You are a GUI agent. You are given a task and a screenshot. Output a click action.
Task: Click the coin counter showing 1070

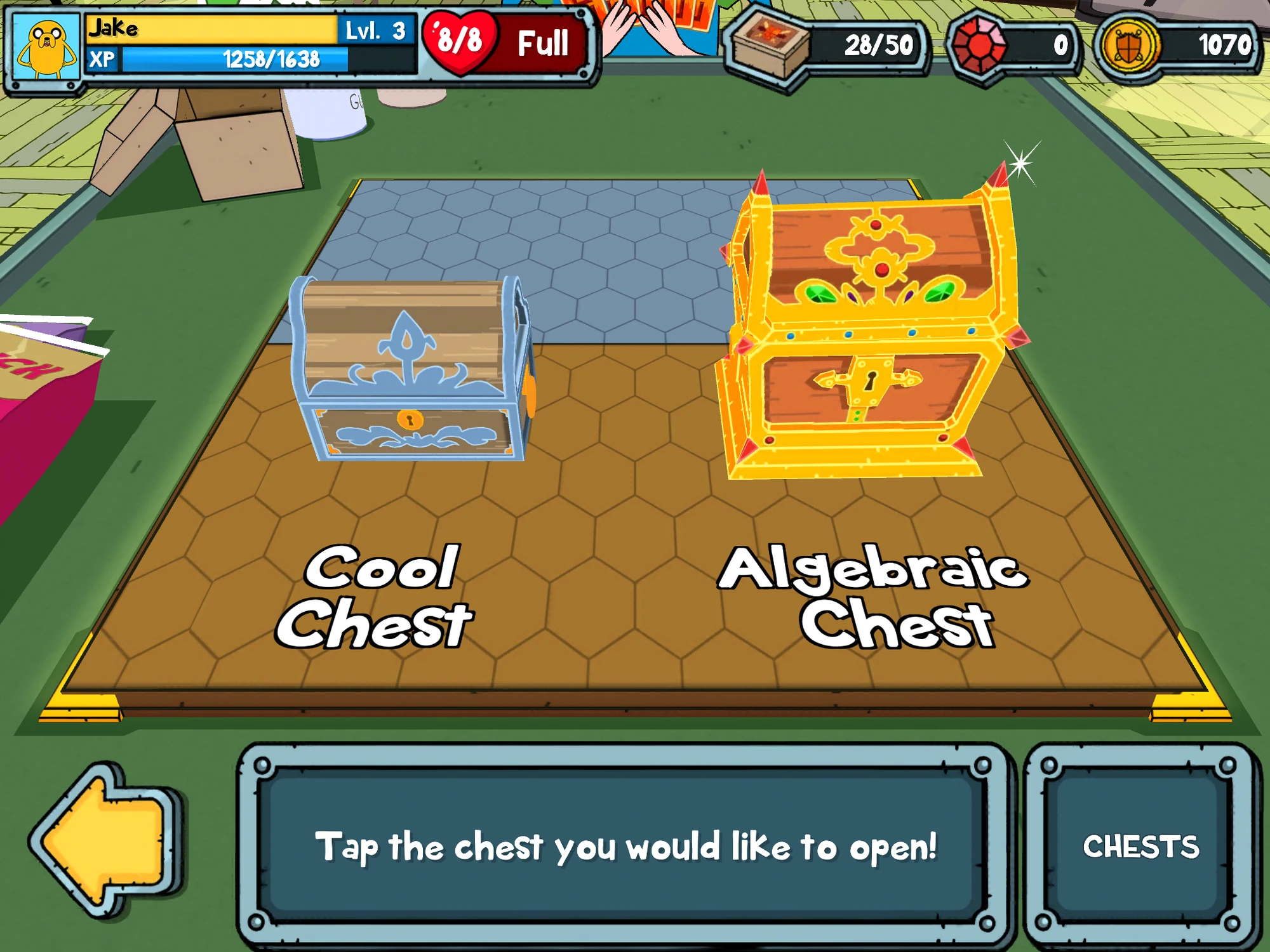[x=1226, y=43]
